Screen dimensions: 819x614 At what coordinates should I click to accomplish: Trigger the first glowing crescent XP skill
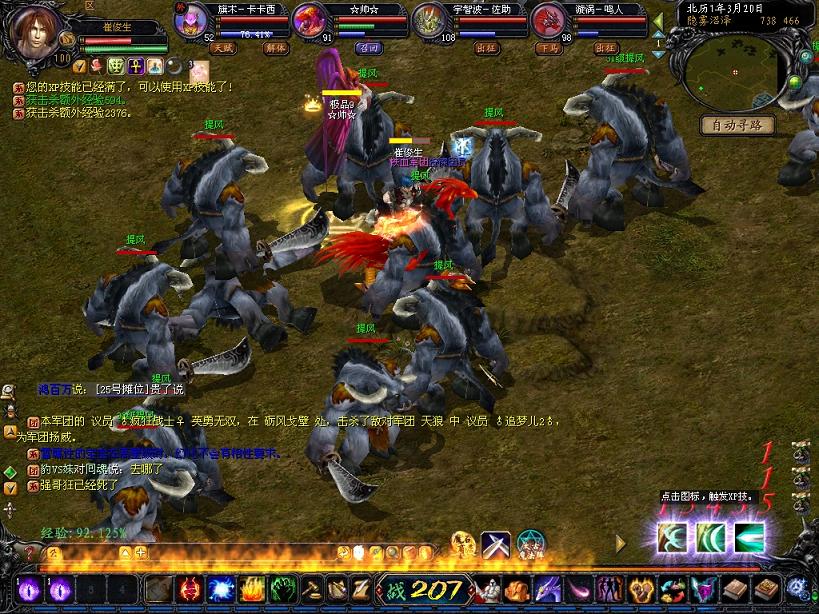(672, 537)
